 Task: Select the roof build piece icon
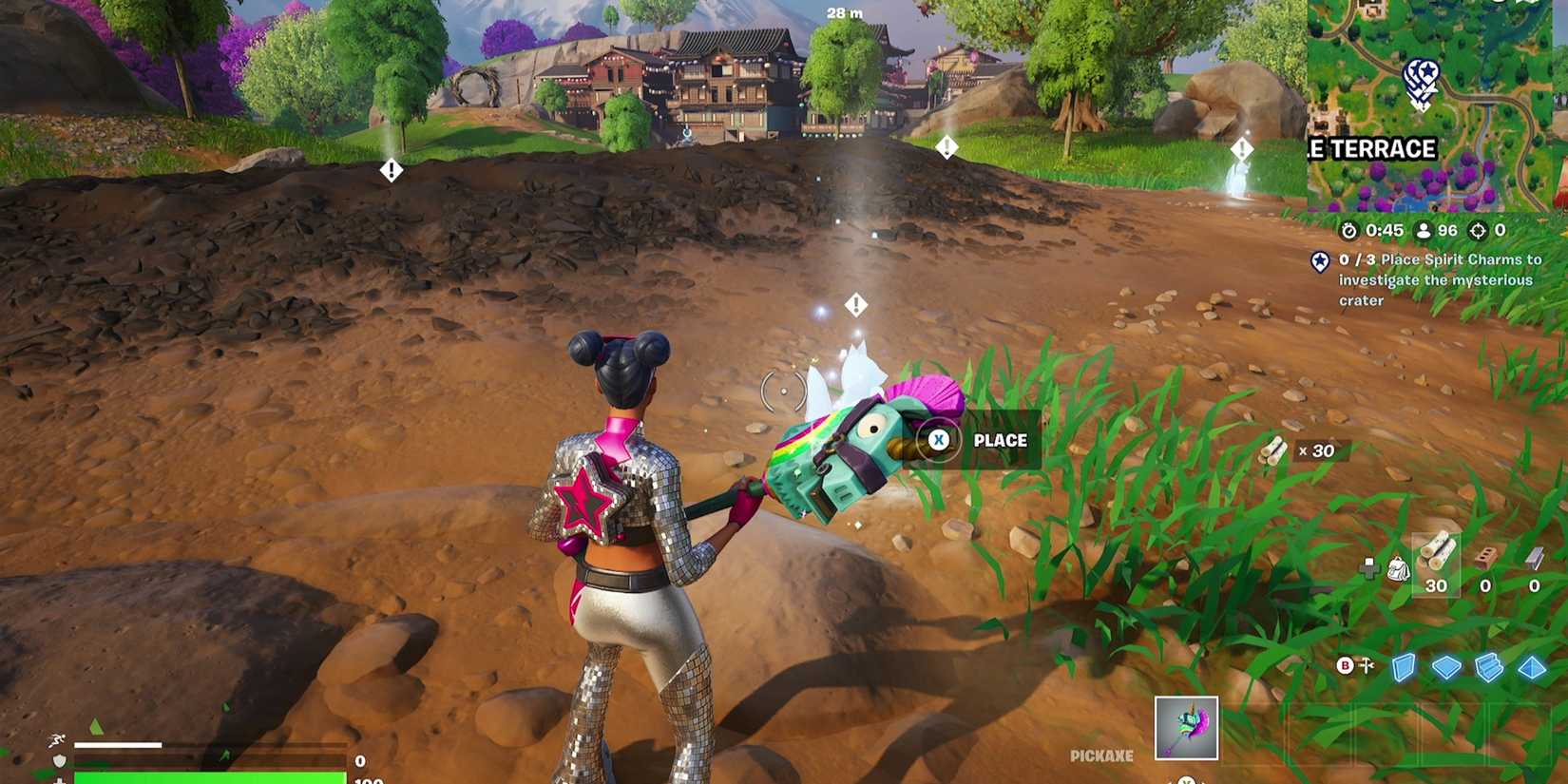click(x=1533, y=667)
